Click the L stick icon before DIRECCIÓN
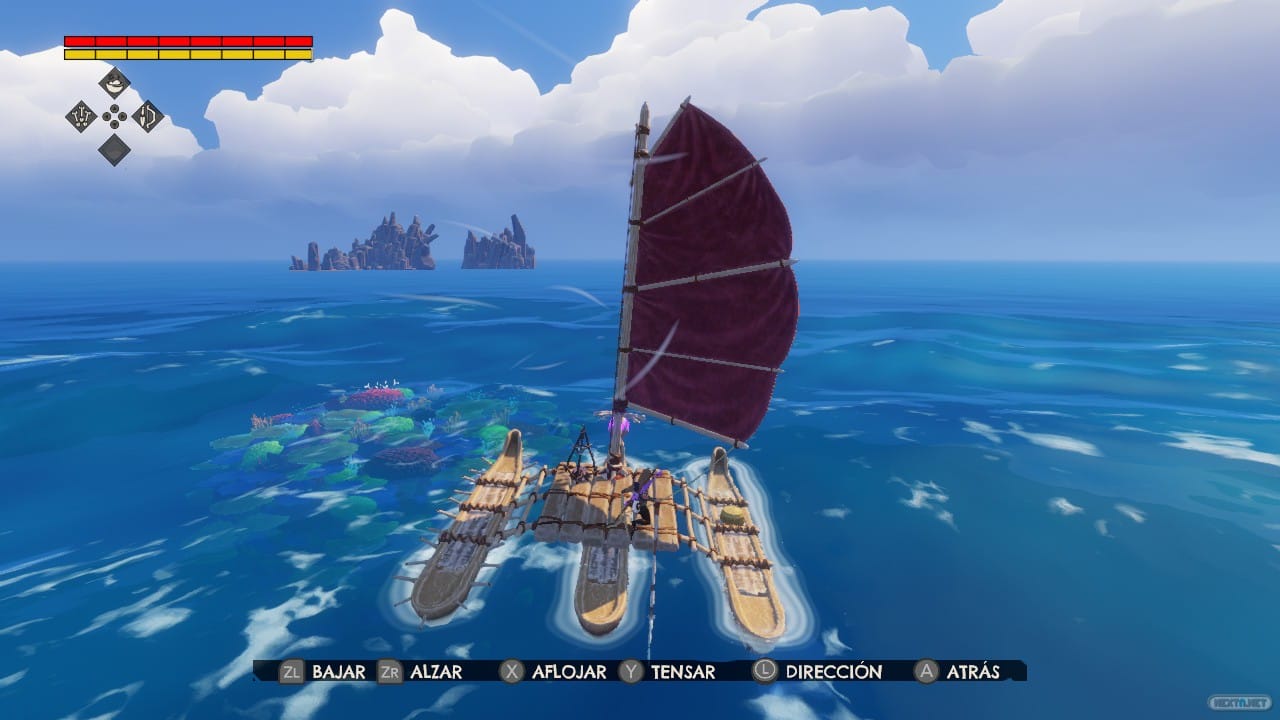This screenshot has width=1280, height=720. 765,672
